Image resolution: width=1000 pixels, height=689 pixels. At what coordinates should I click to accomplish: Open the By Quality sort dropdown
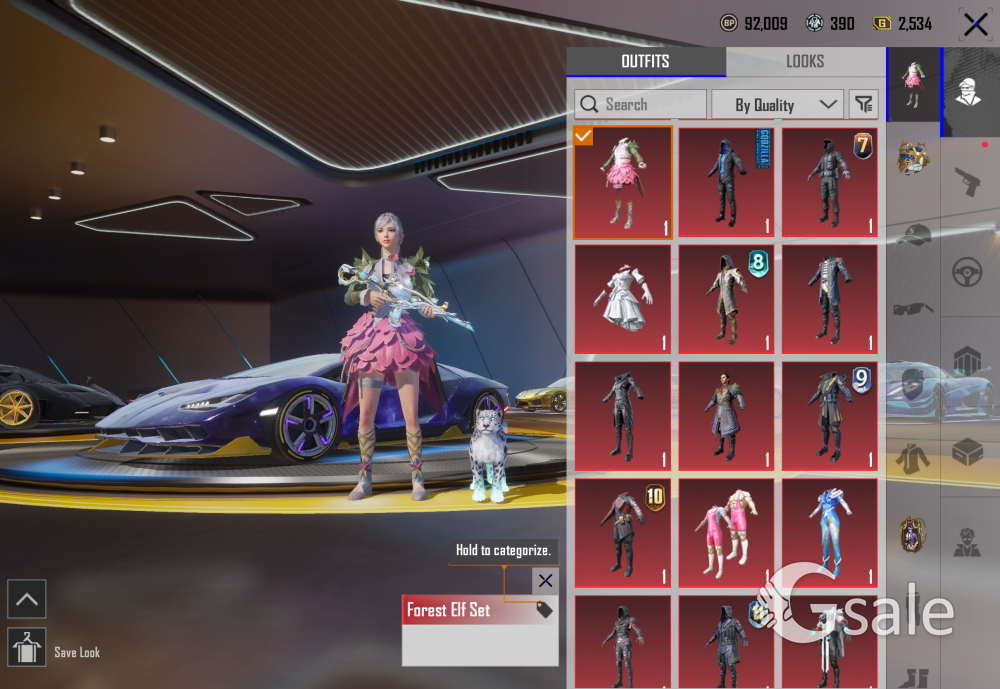click(x=777, y=104)
